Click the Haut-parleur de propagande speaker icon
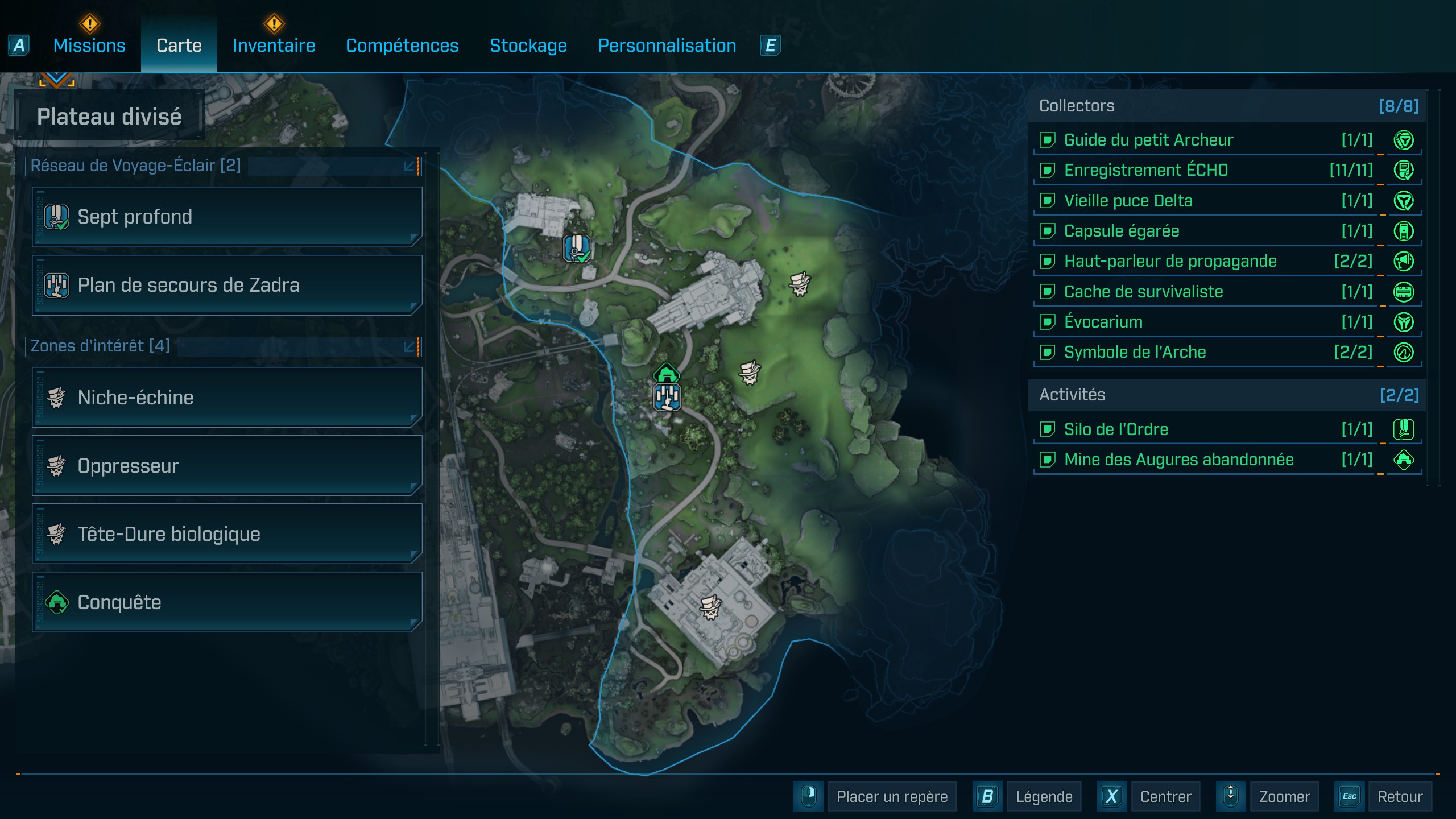The width and height of the screenshot is (1456, 819). point(1405,261)
